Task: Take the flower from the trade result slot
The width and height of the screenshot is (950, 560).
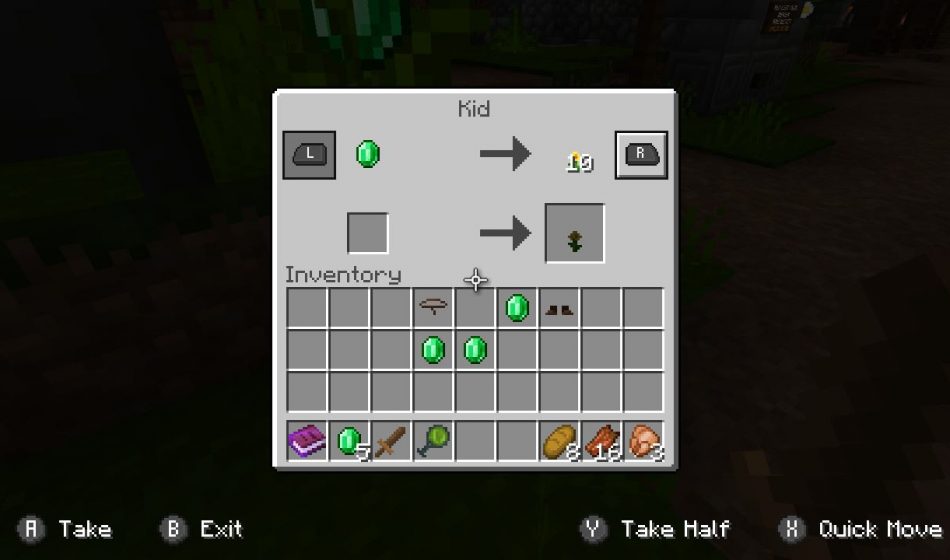Action: pyautogui.click(x=575, y=233)
